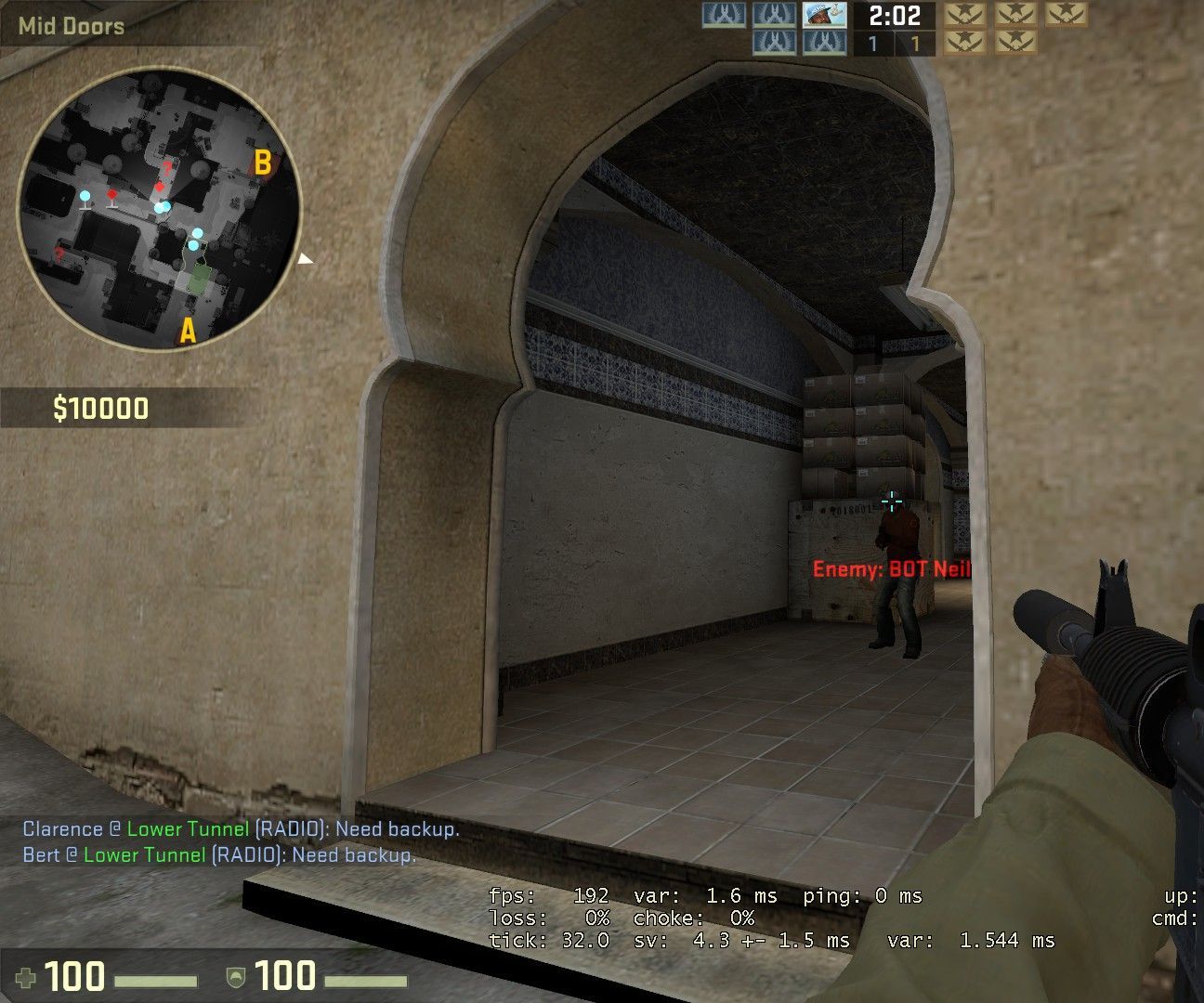1204x1003 pixels.
Task: Click the T score number 1
Action: click(915, 42)
